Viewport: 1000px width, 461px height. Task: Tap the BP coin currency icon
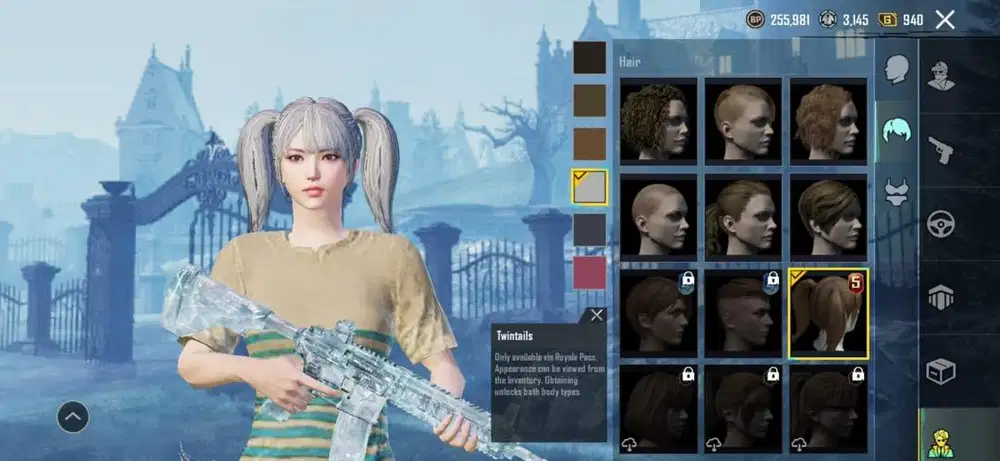(756, 19)
